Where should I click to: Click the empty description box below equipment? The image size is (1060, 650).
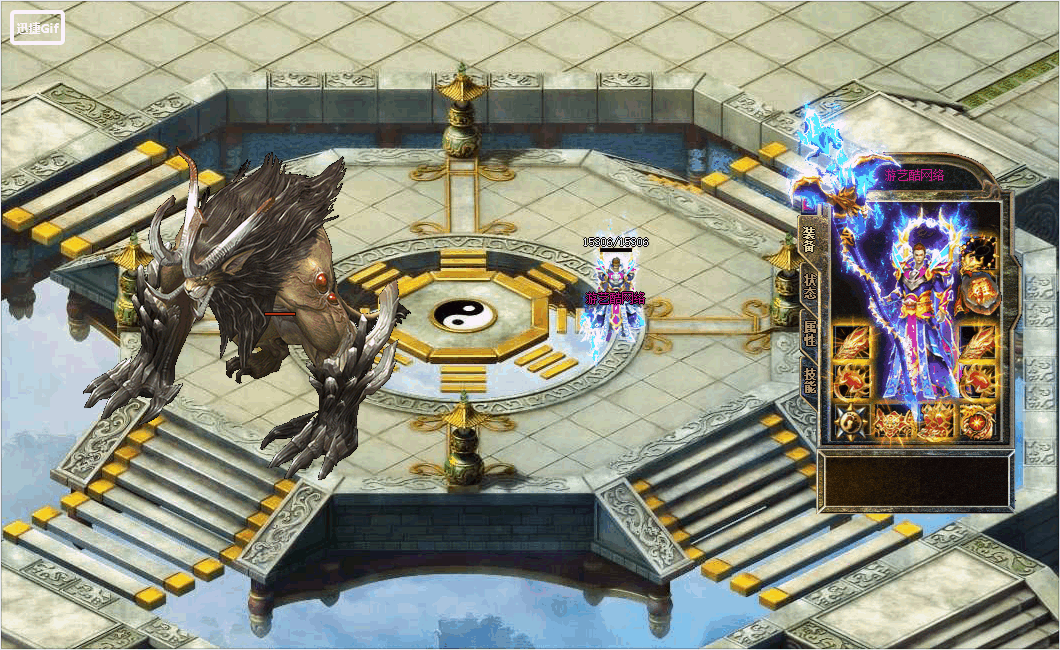click(x=914, y=480)
